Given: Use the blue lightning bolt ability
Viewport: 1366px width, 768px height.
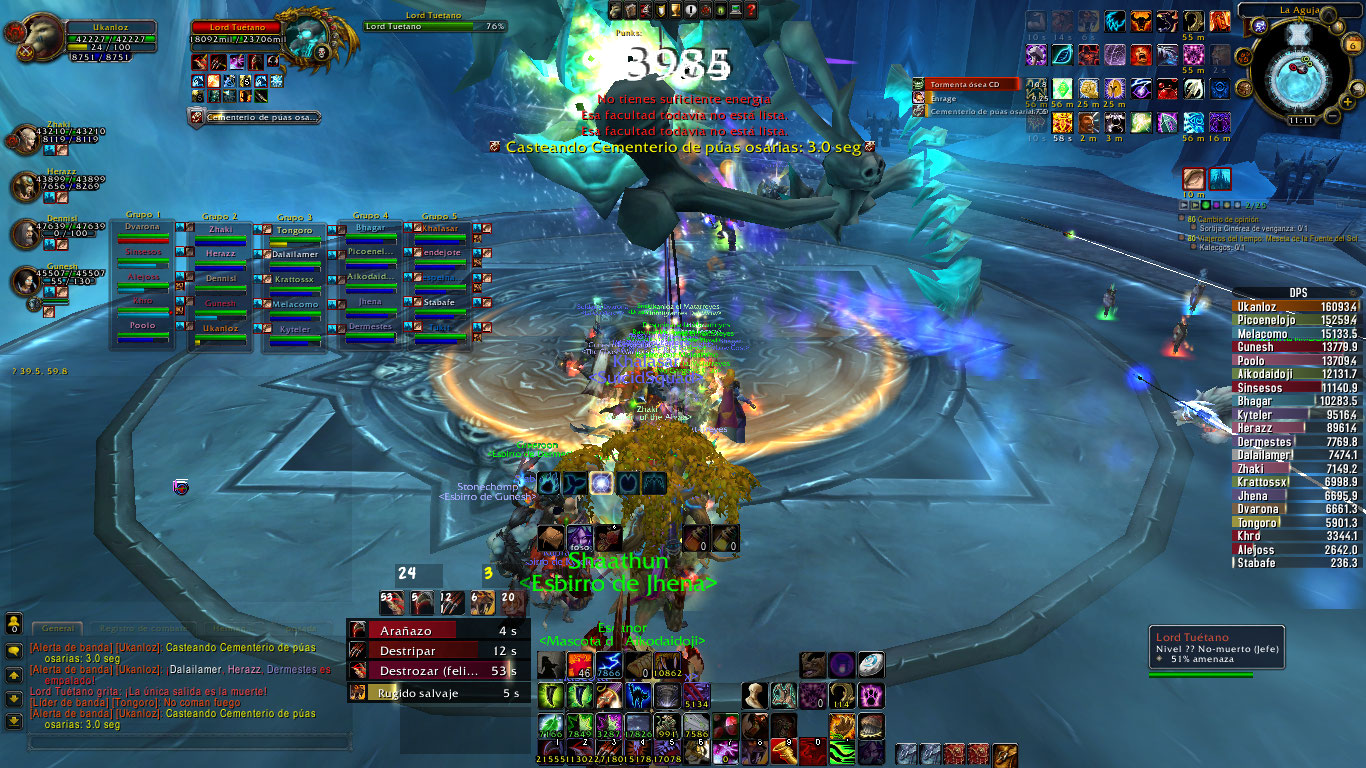Looking at the screenshot, I should [608, 666].
